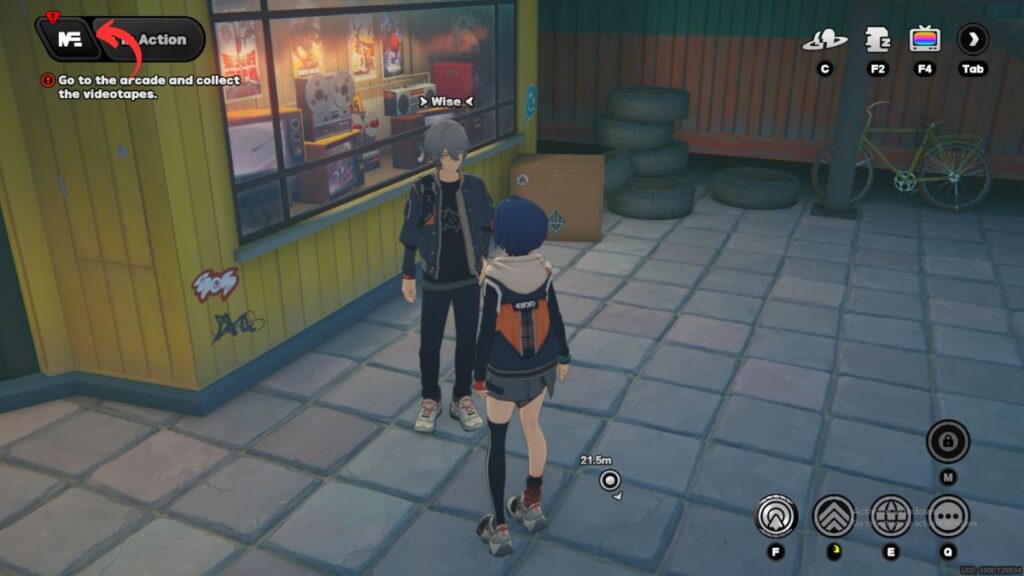This screenshot has width=1024, height=576.
Task: Open the mission button with the red alert
Action: (69, 40)
